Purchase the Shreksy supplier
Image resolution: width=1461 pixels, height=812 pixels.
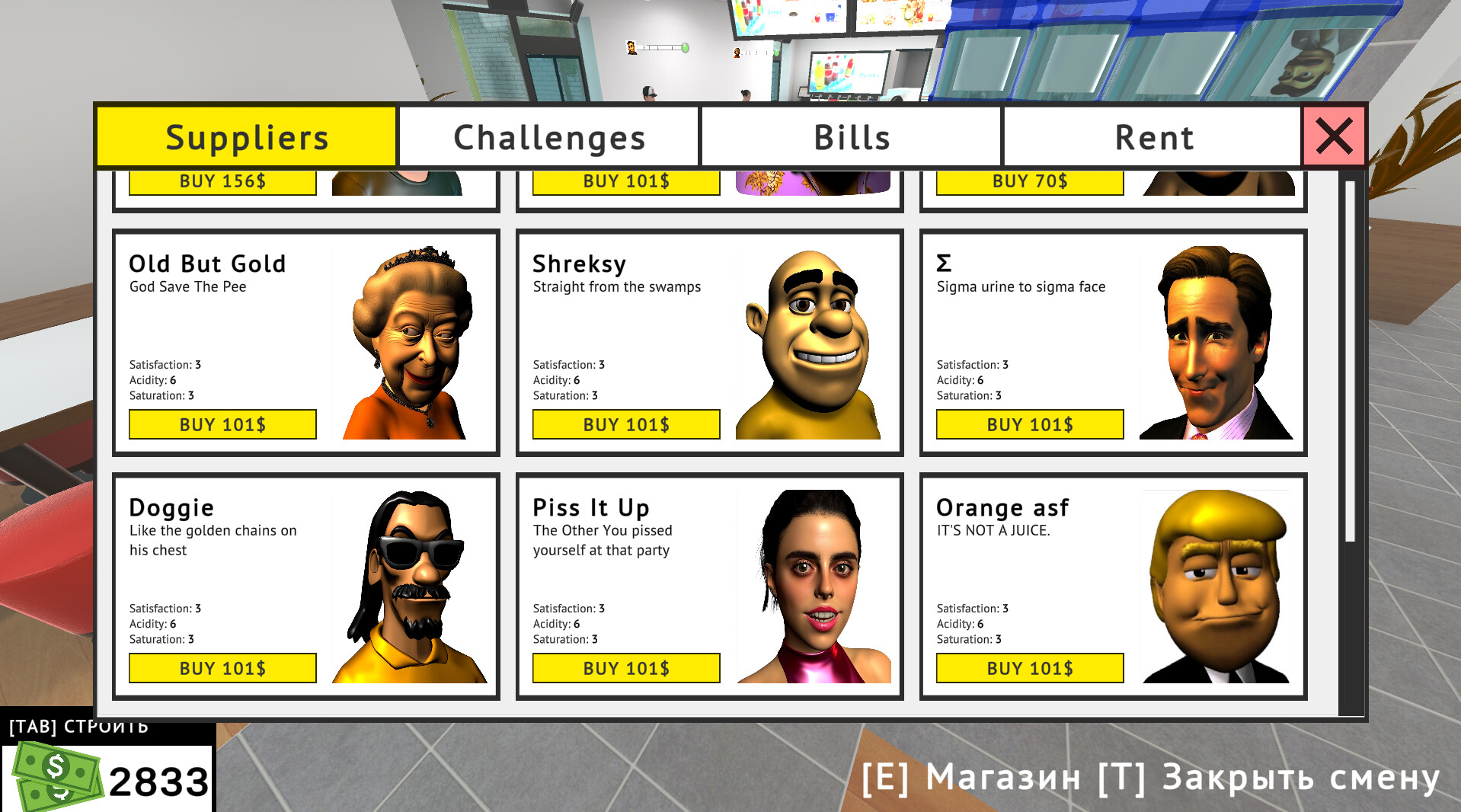point(625,424)
